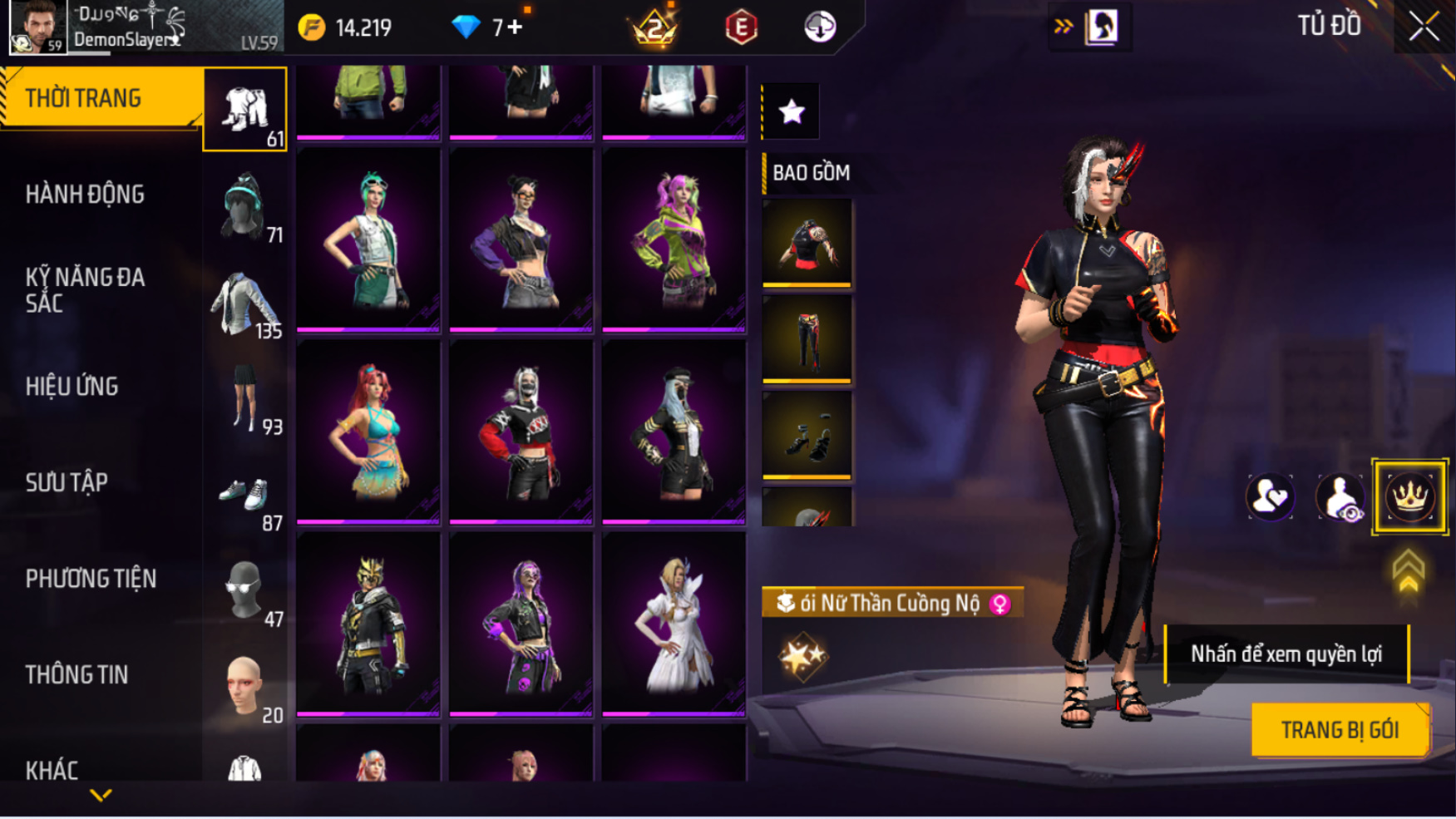Select the black top bundle item

tap(807, 242)
